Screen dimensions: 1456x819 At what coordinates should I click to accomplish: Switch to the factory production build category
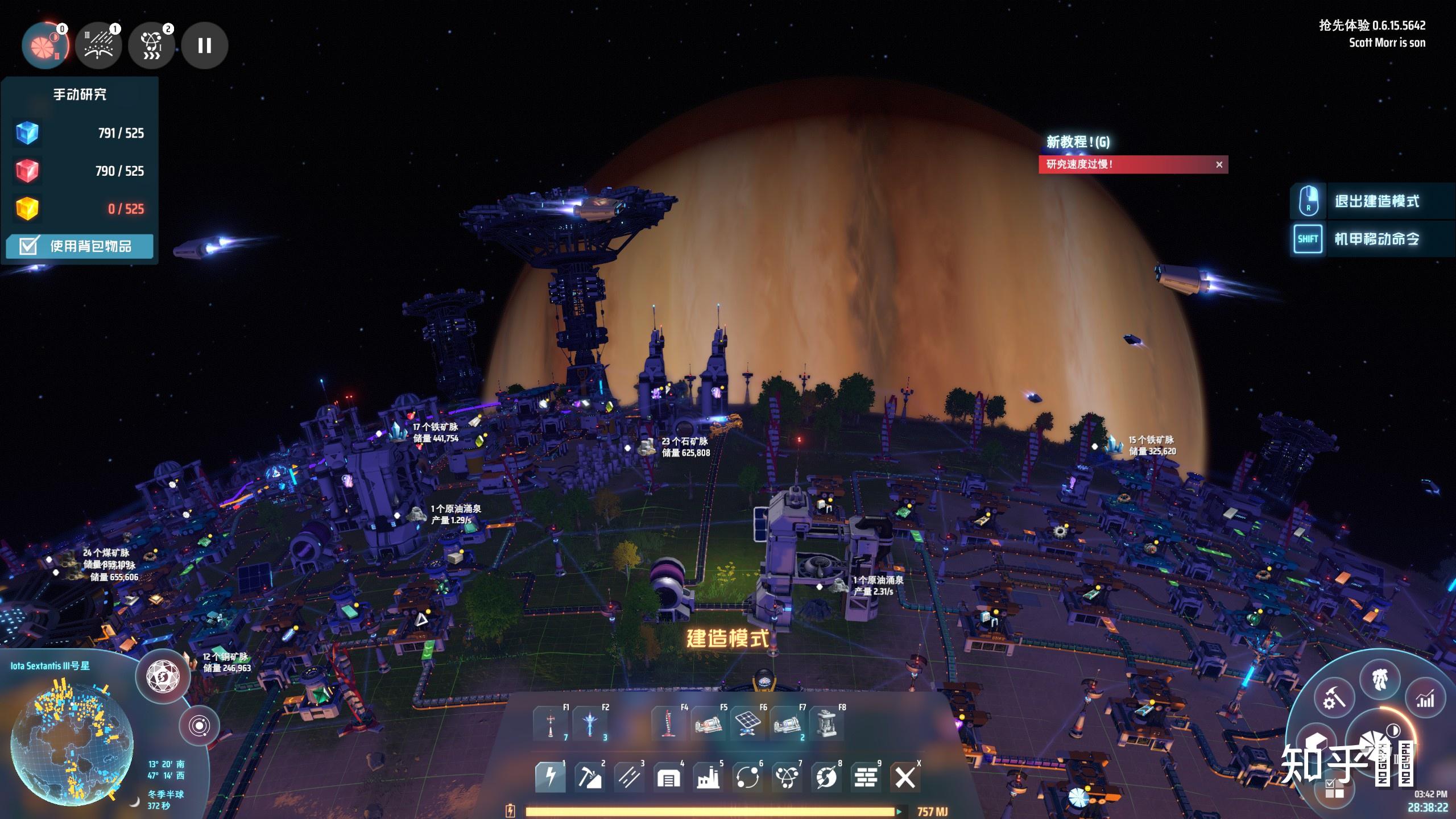(708, 777)
